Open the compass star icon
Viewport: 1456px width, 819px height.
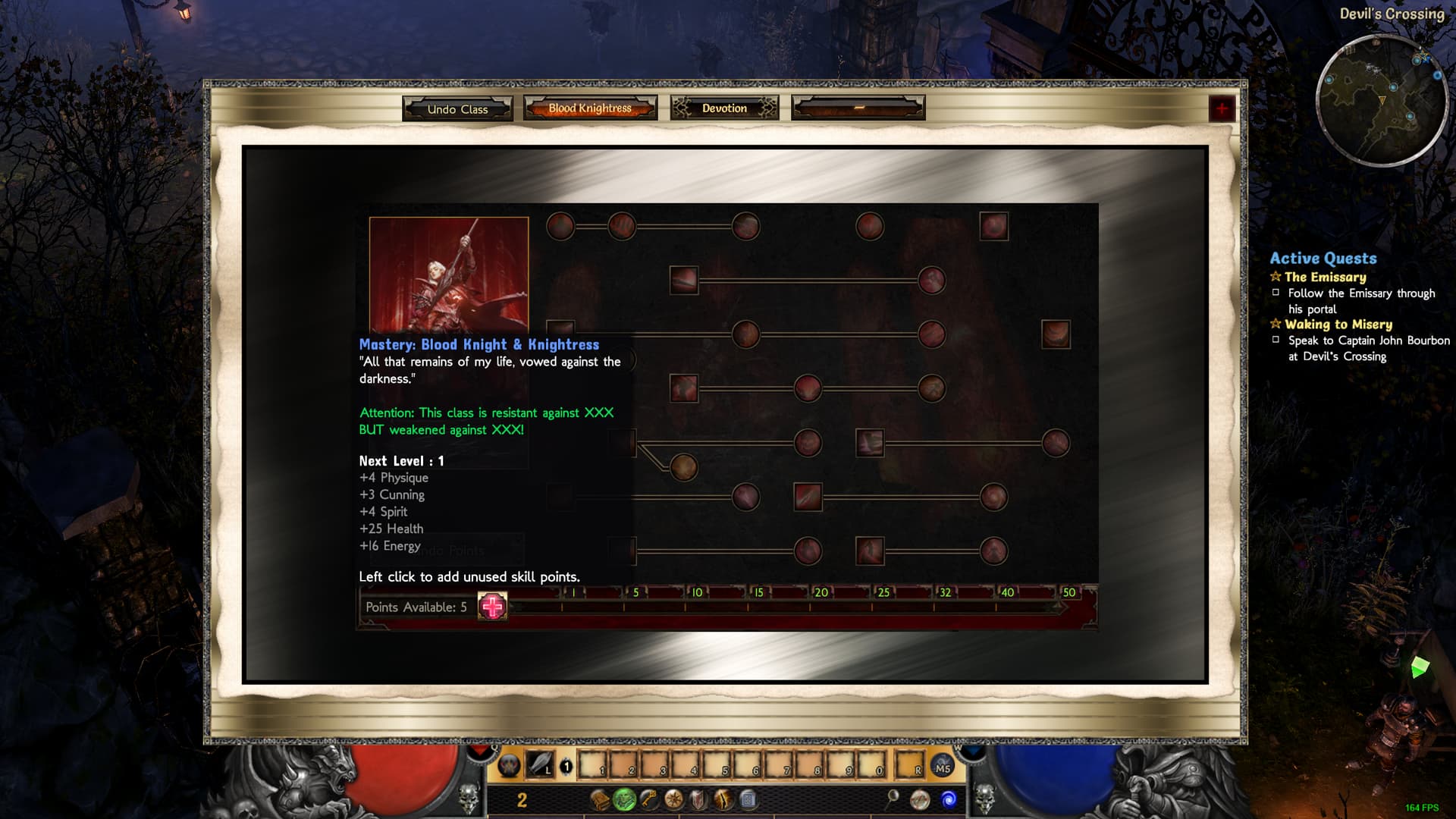(673, 799)
